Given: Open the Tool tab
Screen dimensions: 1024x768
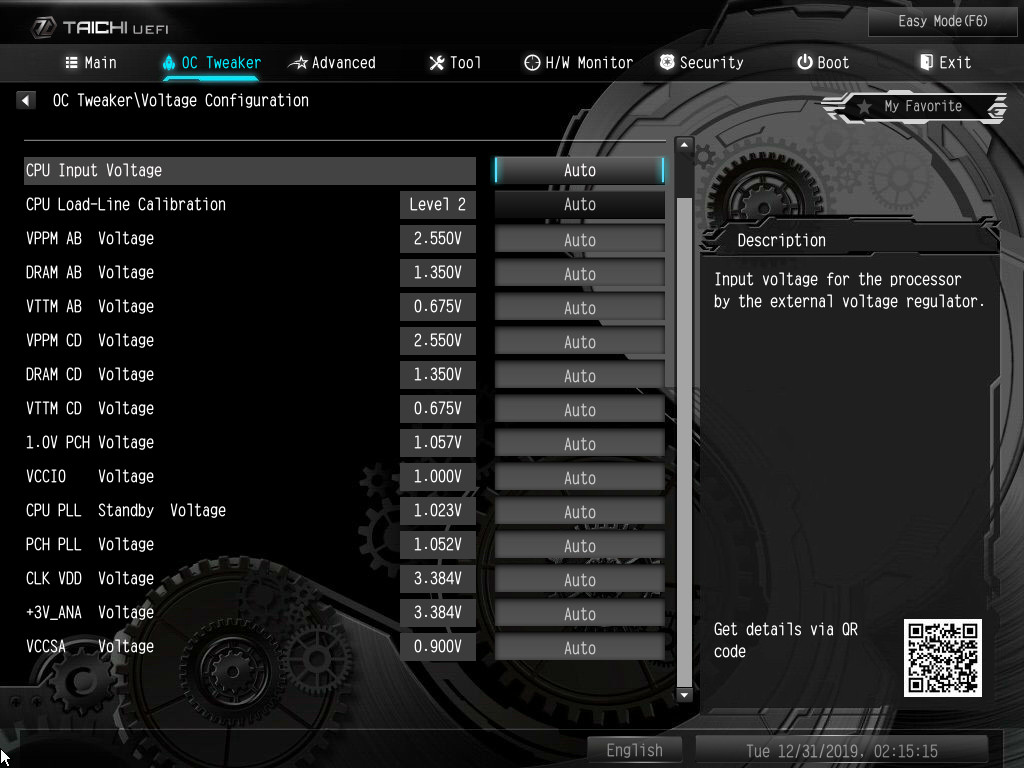Looking at the screenshot, I should tap(455, 62).
